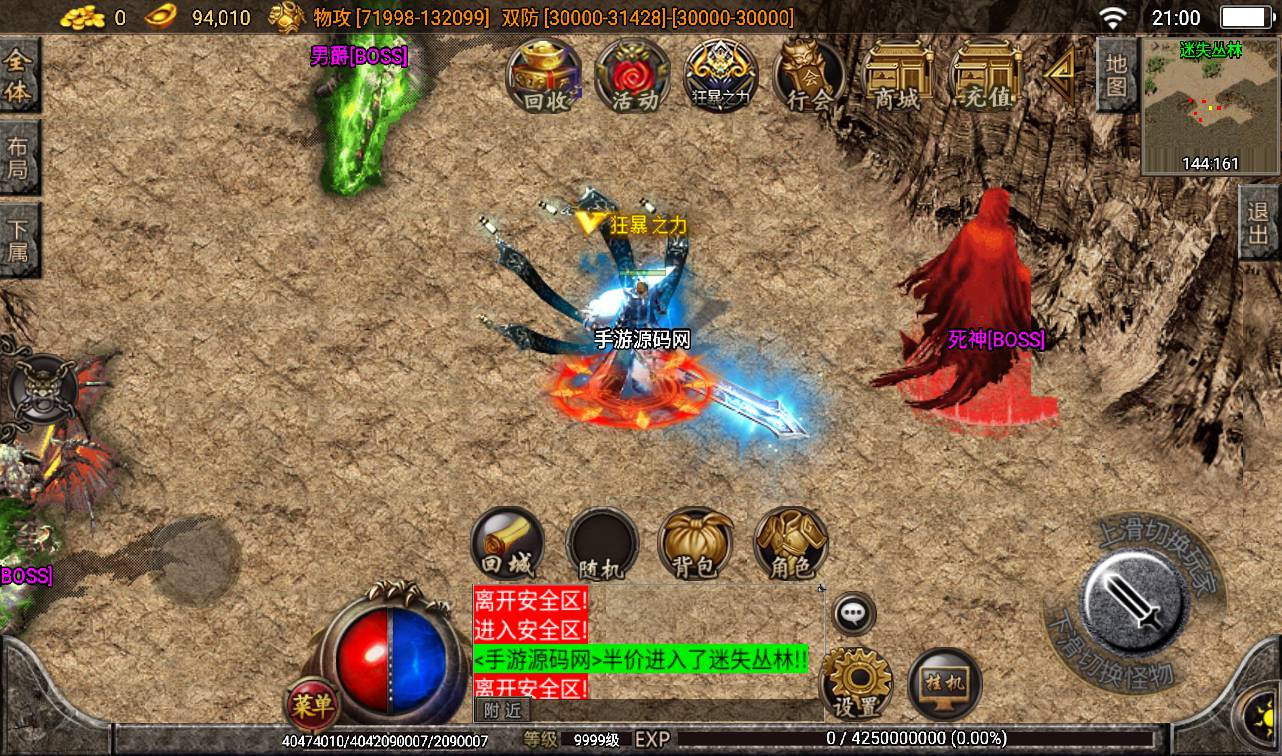Select the 下属 side tab

coord(19,240)
